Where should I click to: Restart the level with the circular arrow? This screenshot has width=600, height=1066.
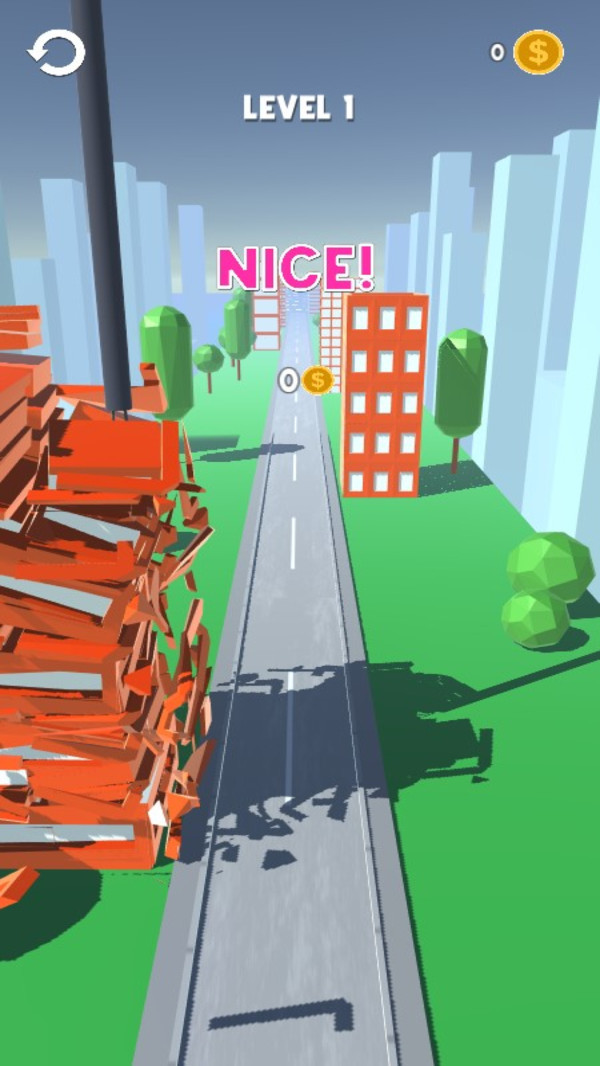[56, 53]
